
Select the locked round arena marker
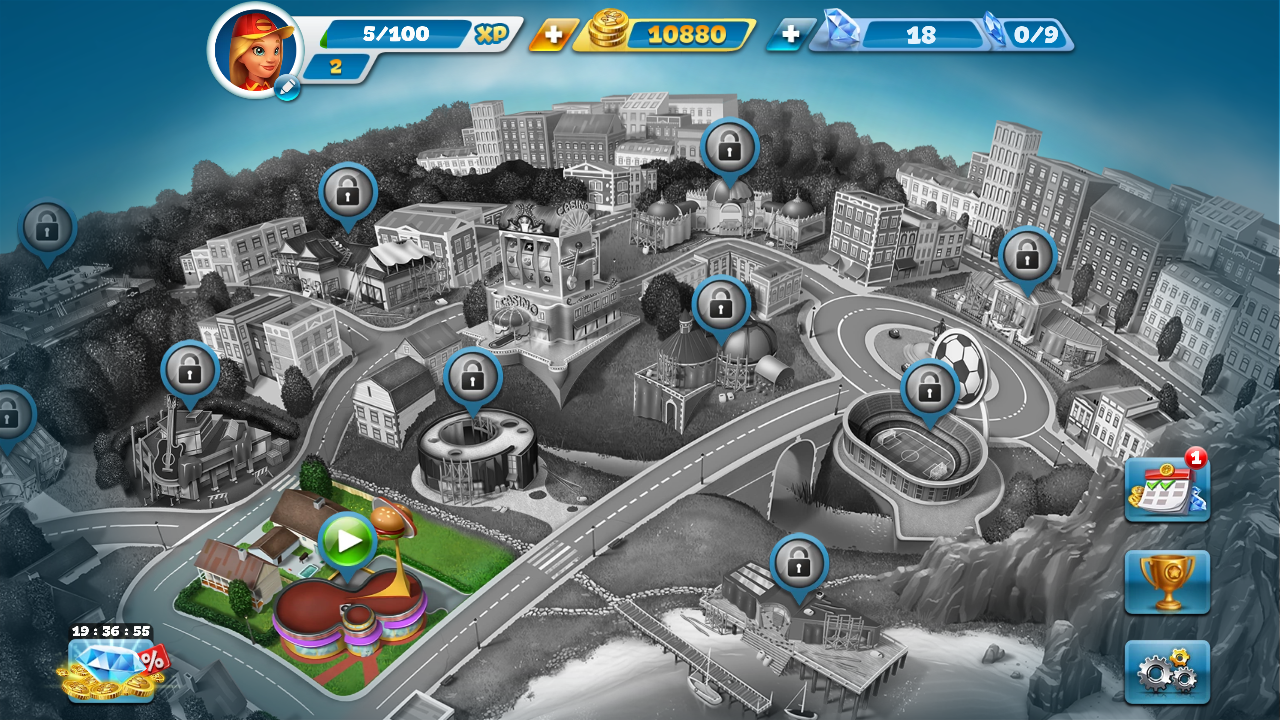[472, 377]
